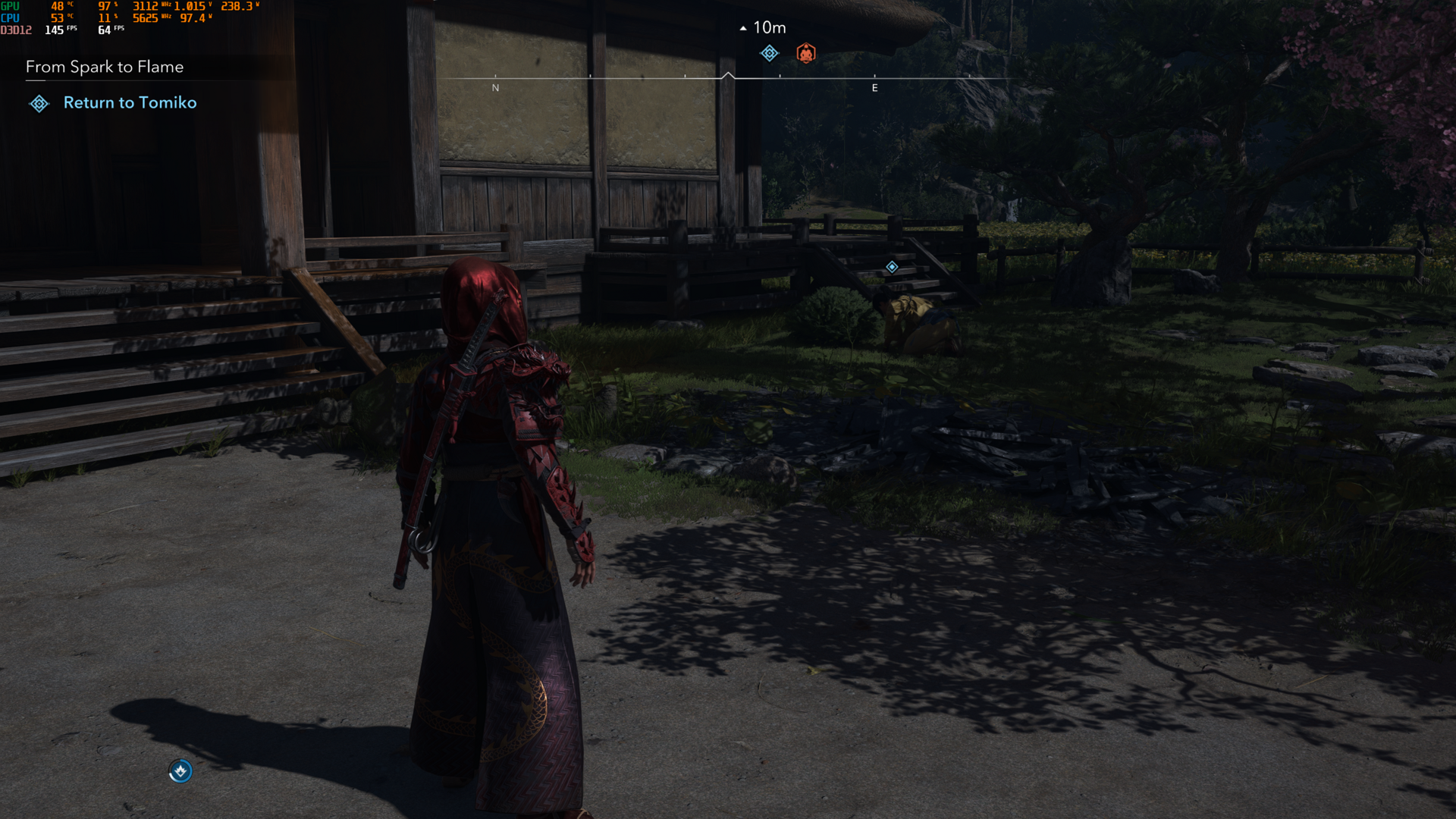Click the orange meditation marker on the compass
Image resolution: width=1456 pixels, height=819 pixels.
pyautogui.click(x=806, y=52)
